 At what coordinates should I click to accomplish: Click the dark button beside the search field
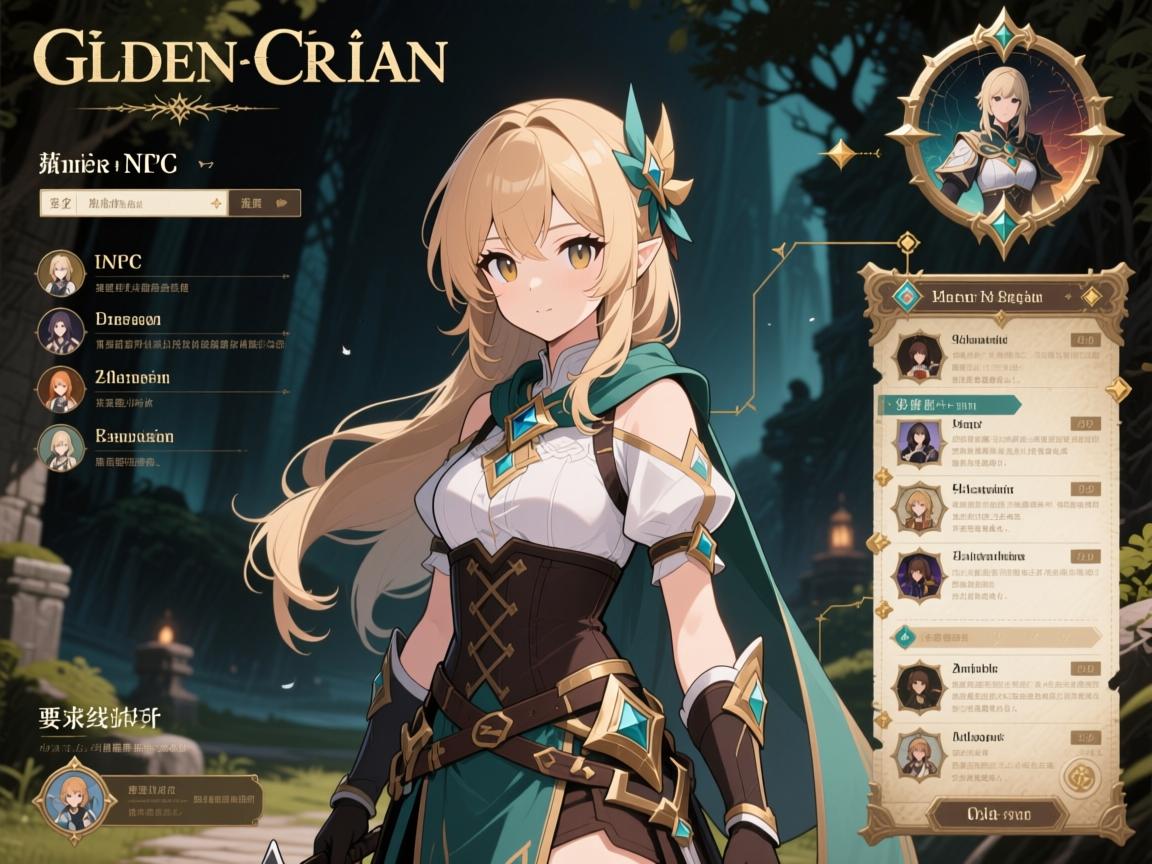pyautogui.click(x=265, y=203)
